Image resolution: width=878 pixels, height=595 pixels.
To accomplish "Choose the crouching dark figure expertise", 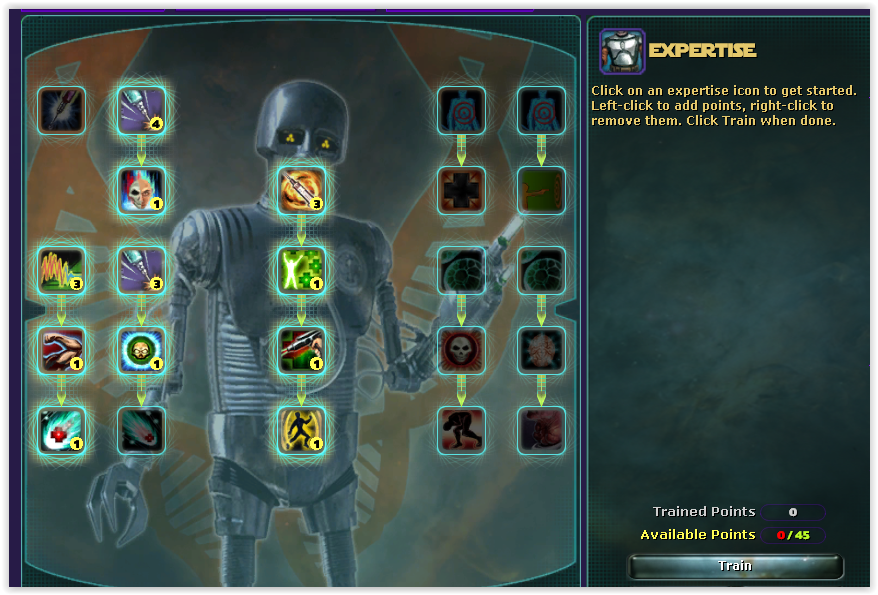I will coord(461,430).
